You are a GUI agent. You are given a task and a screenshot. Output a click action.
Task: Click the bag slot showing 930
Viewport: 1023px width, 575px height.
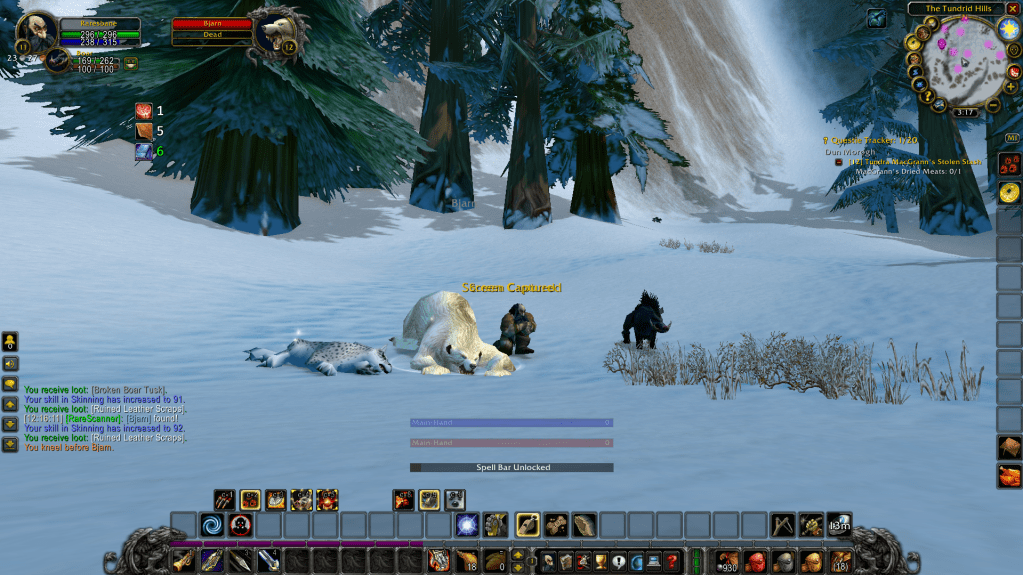point(727,561)
